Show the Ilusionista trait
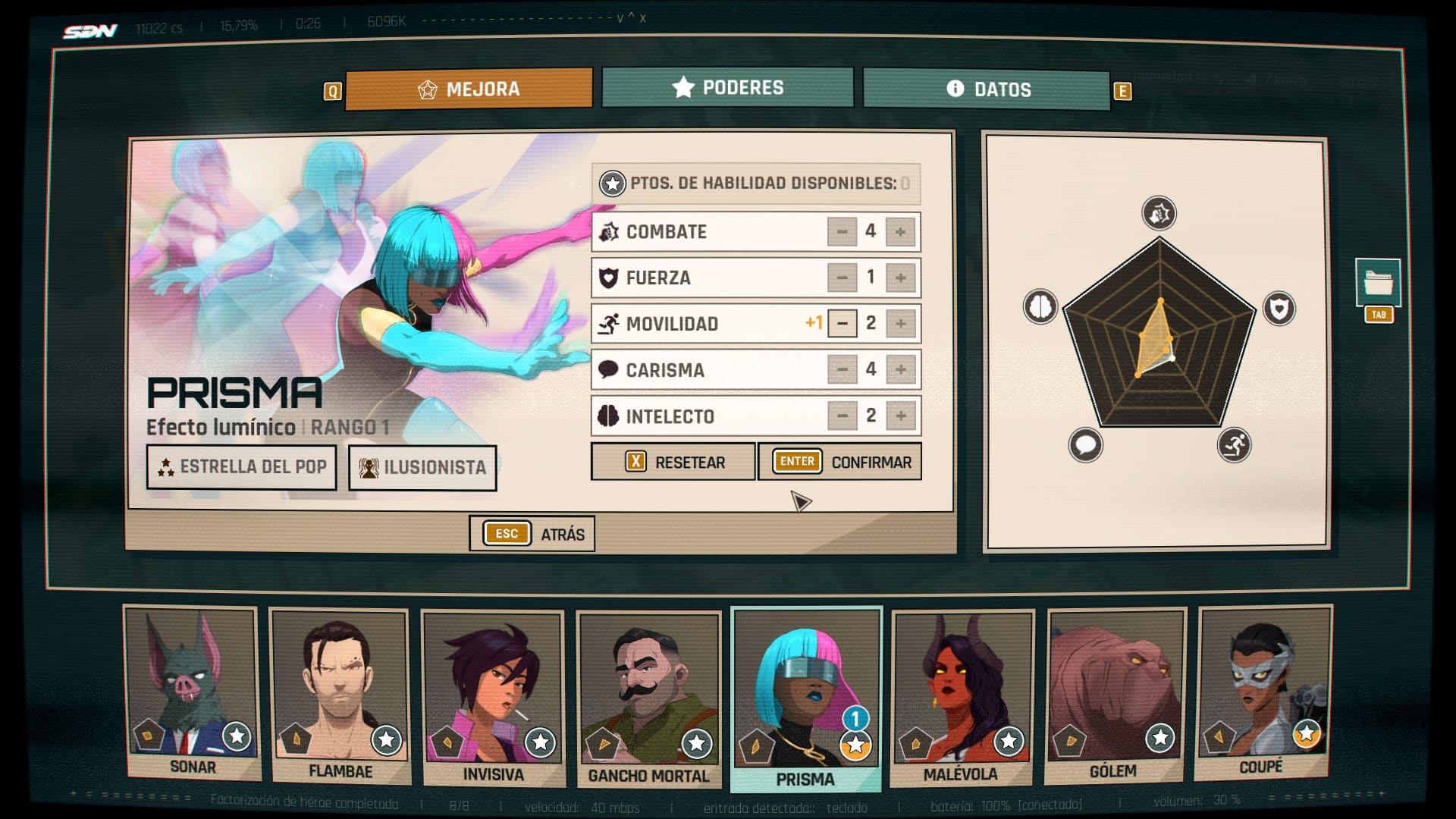Screen dimensions: 1456x819 [422, 468]
